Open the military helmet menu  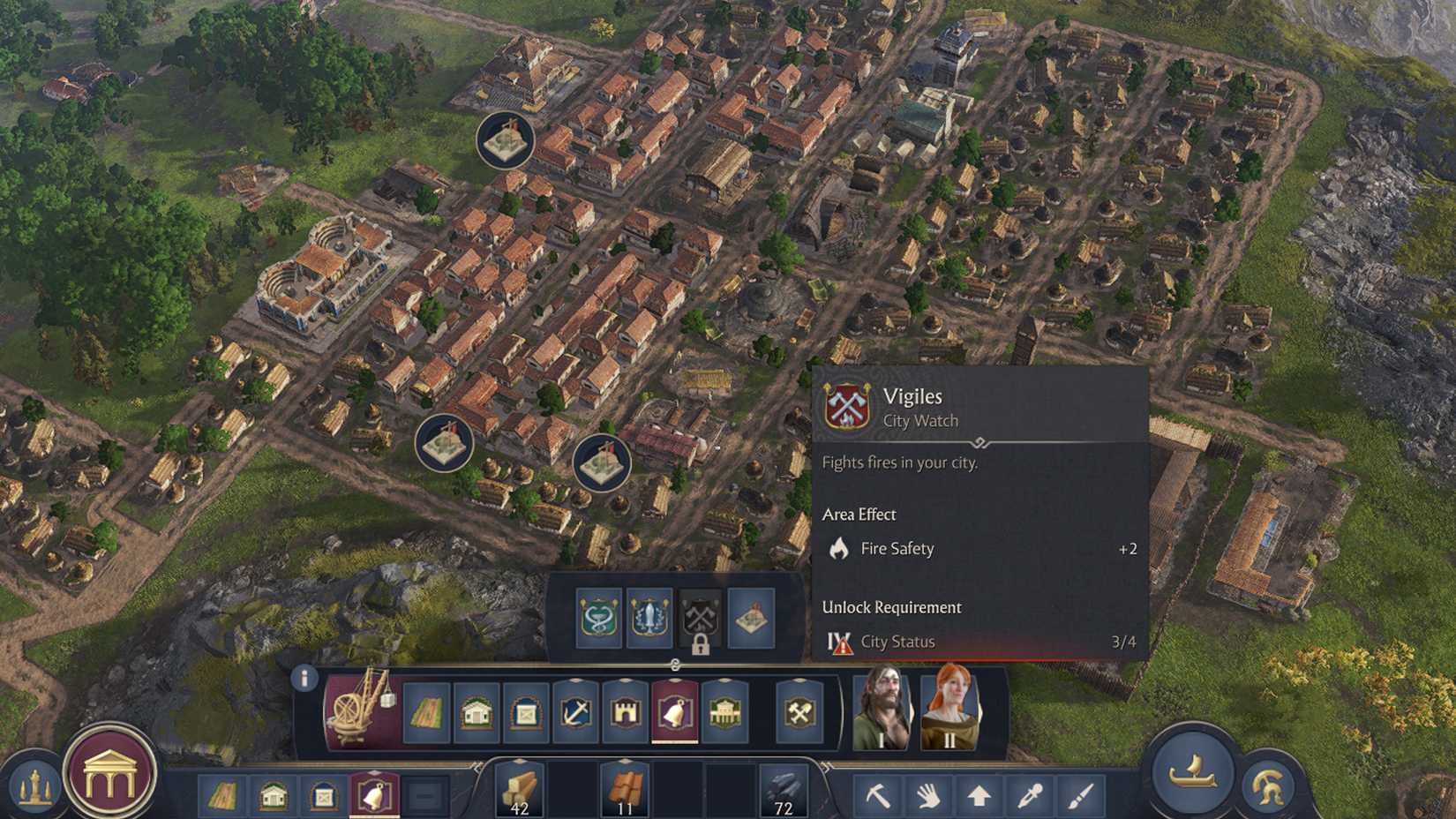coord(1268,785)
